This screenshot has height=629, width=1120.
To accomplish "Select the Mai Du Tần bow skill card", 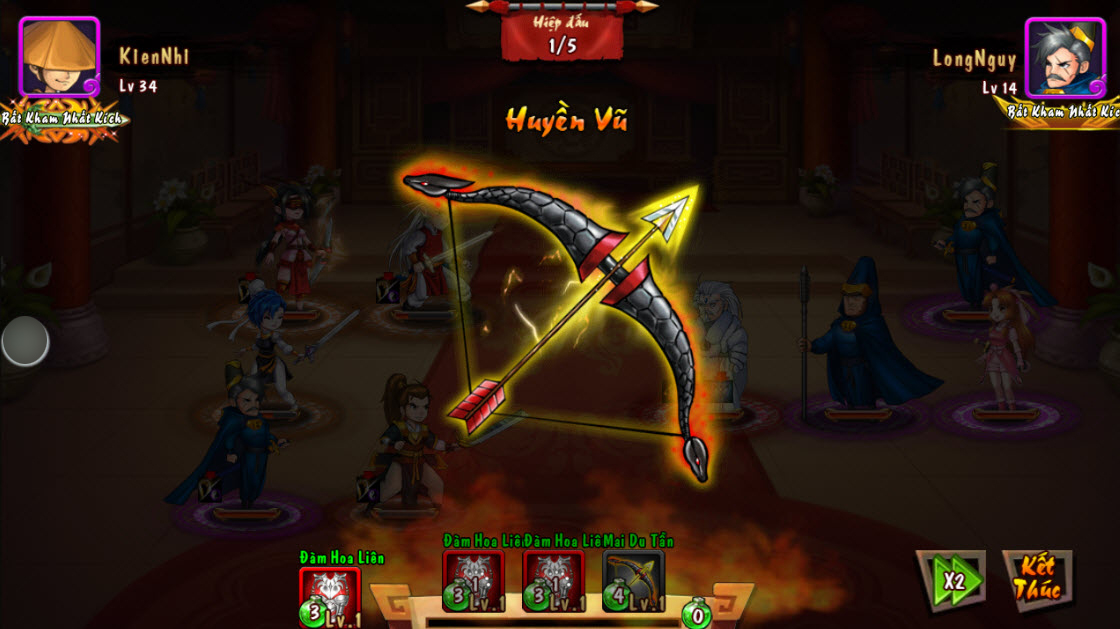I will [633, 580].
